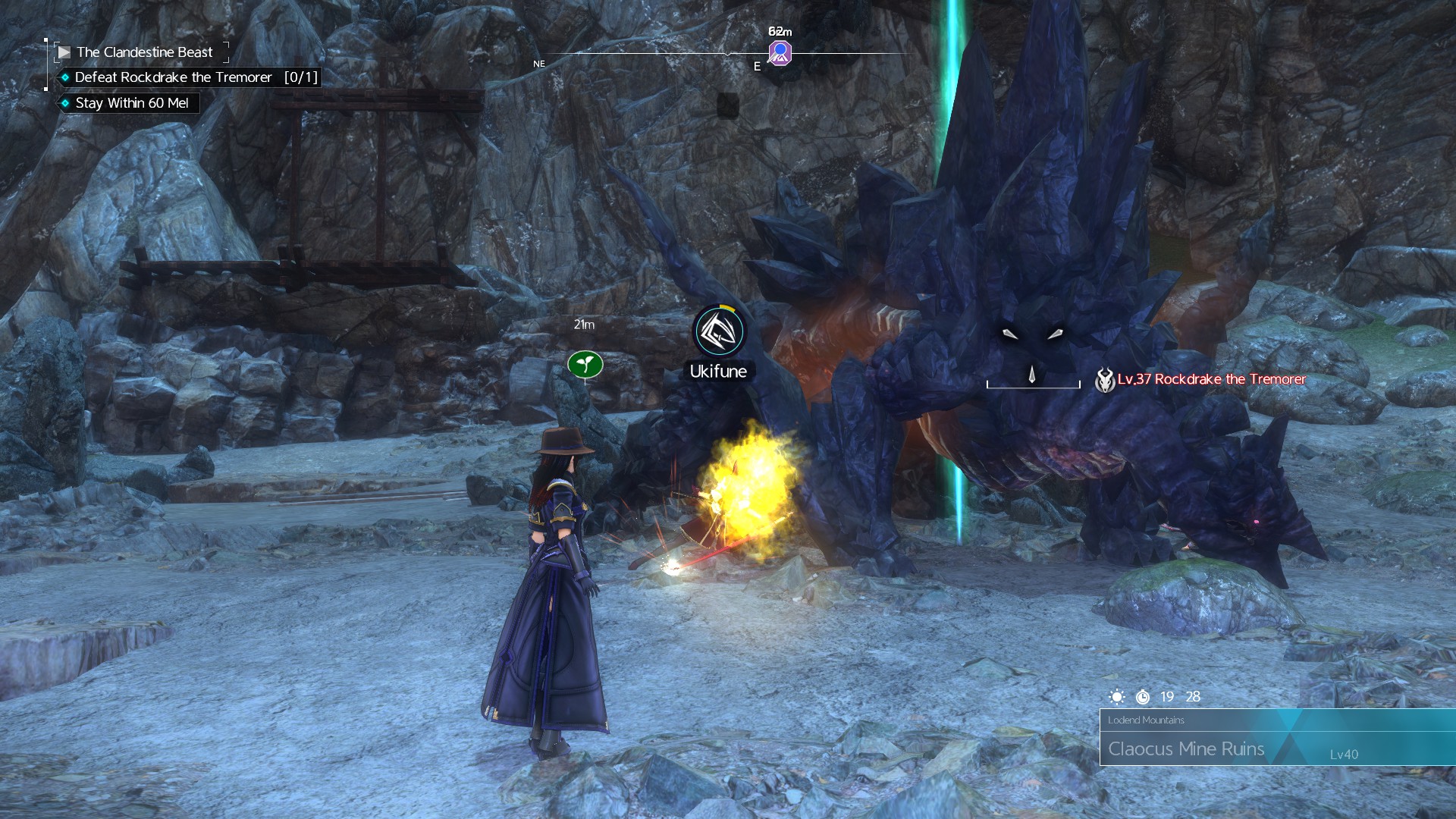Image resolution: width=1456 pixels, height=819 pixels.
Task: Open The Clandestine Beast quest title
Action: point(144,52)
